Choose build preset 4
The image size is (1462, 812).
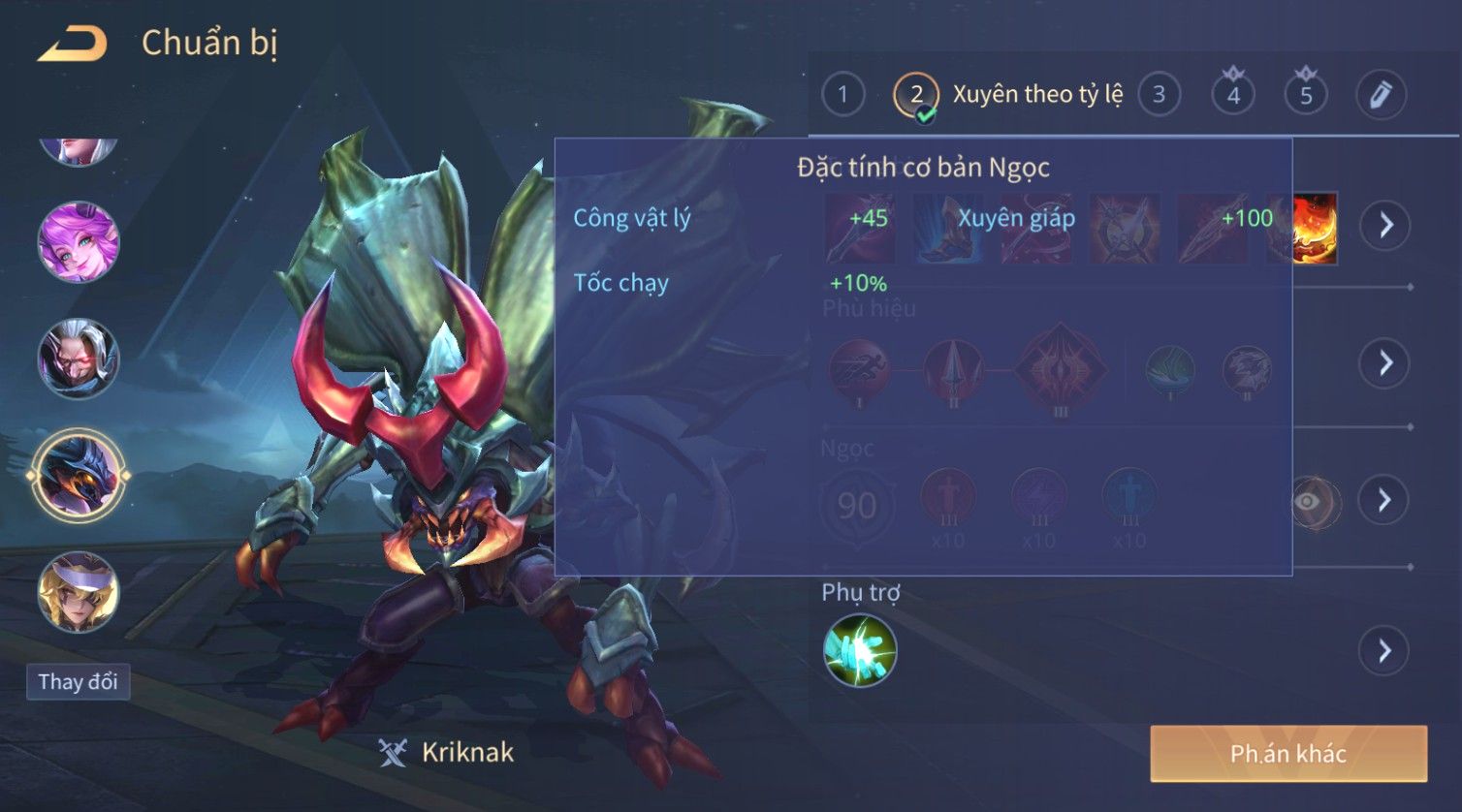pyautogui.click(x=1233, y=95)
